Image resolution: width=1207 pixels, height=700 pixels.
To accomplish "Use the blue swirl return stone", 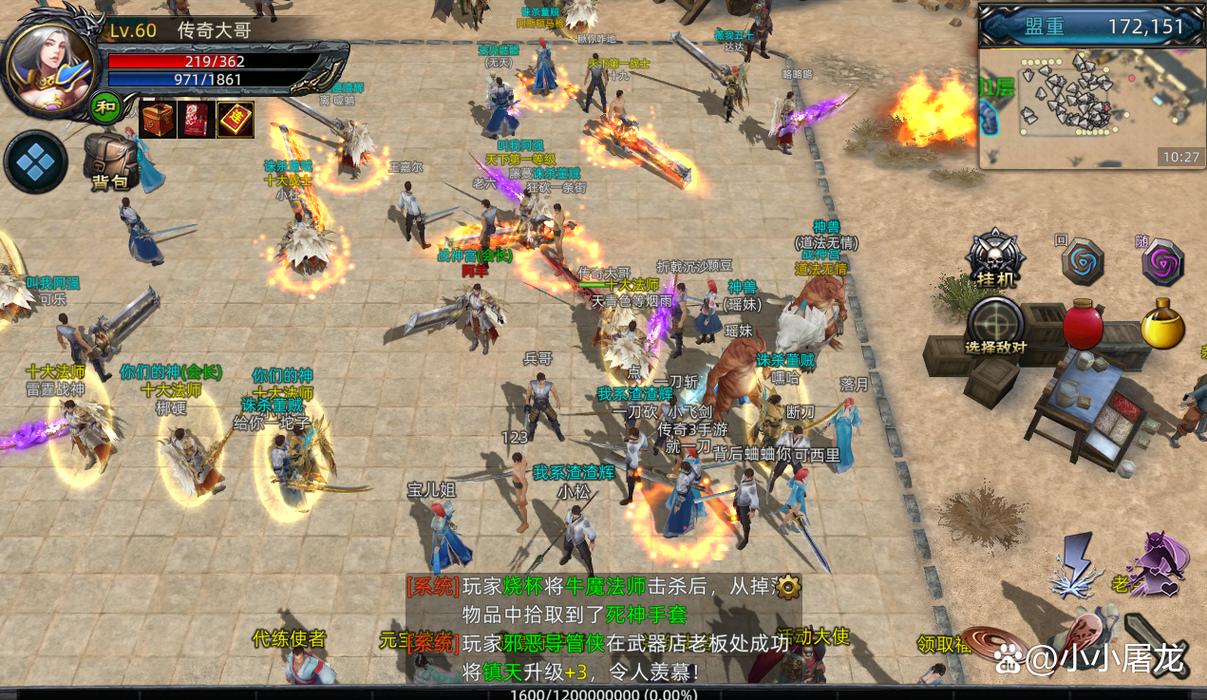I will pyautogui.click(x=1082, y=261).
